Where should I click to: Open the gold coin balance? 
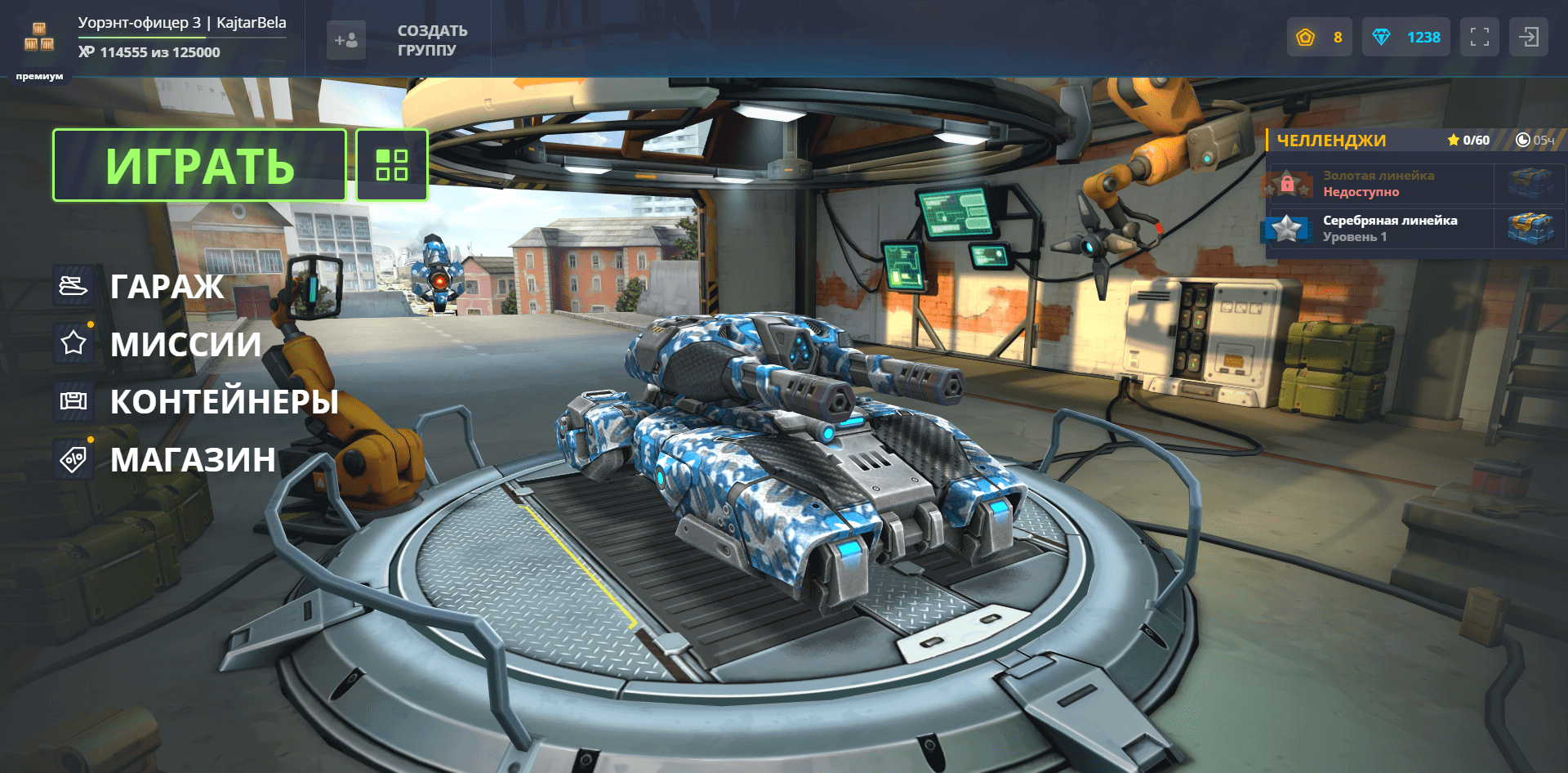click(1319, 38)
